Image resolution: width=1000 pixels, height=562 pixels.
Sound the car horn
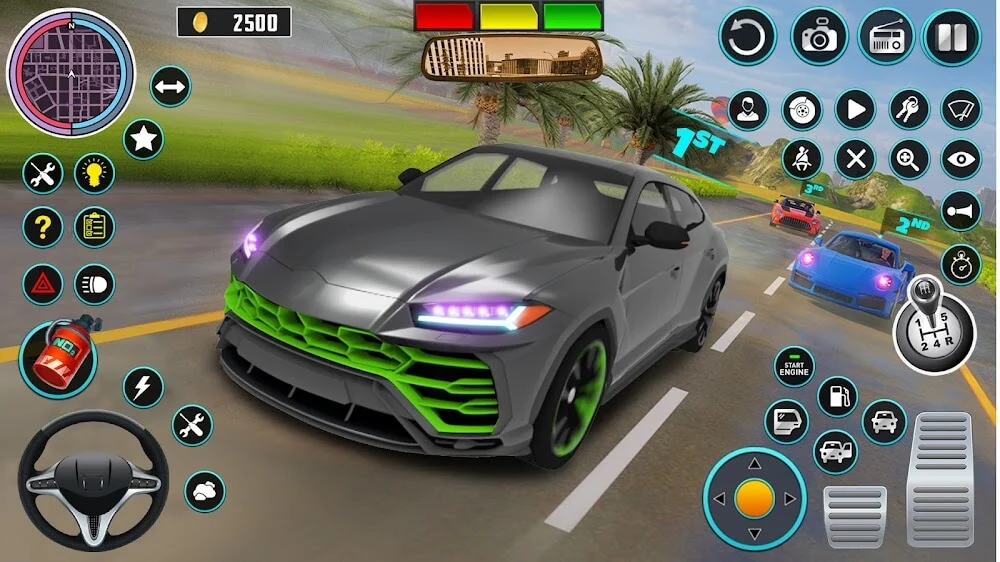(961, 211)
